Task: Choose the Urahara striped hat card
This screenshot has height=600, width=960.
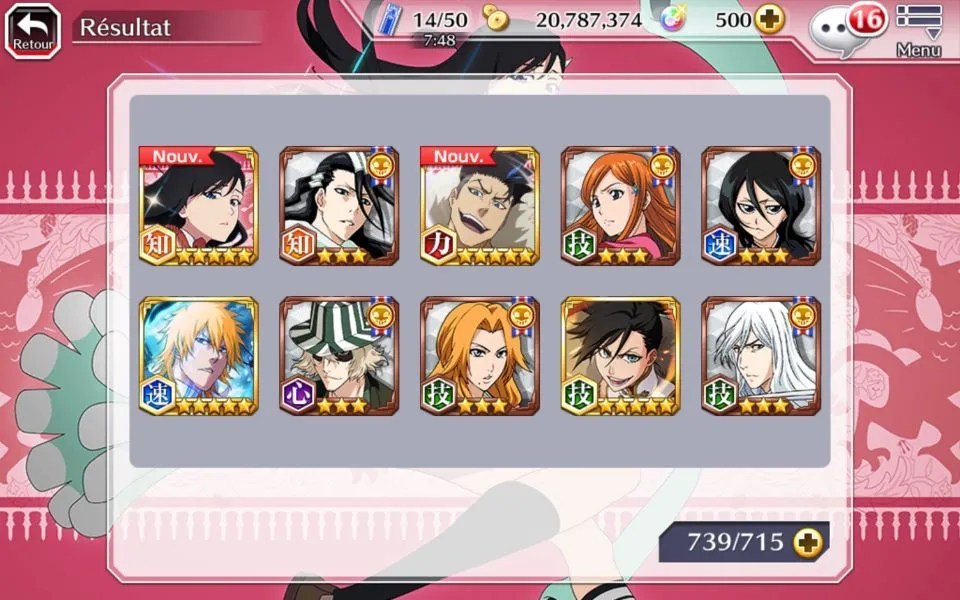Action: point(339,355)
